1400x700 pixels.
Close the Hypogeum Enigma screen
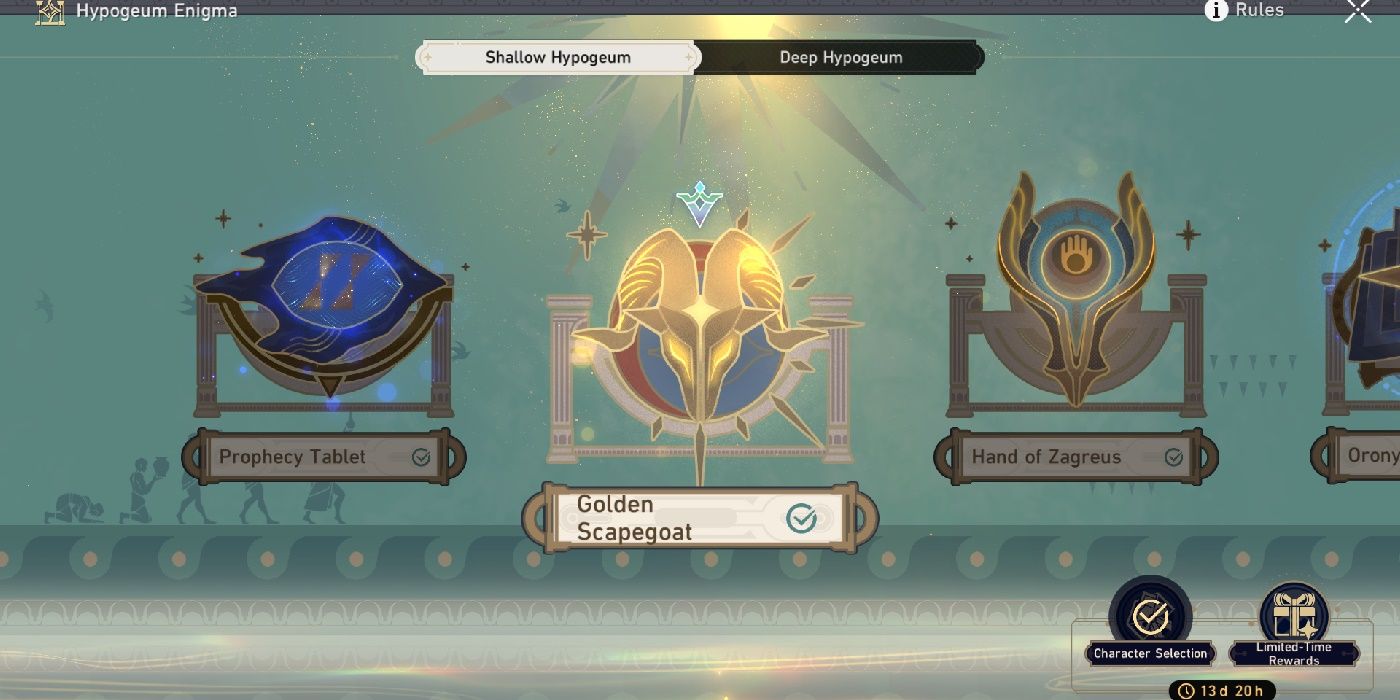pos(1358,11)
